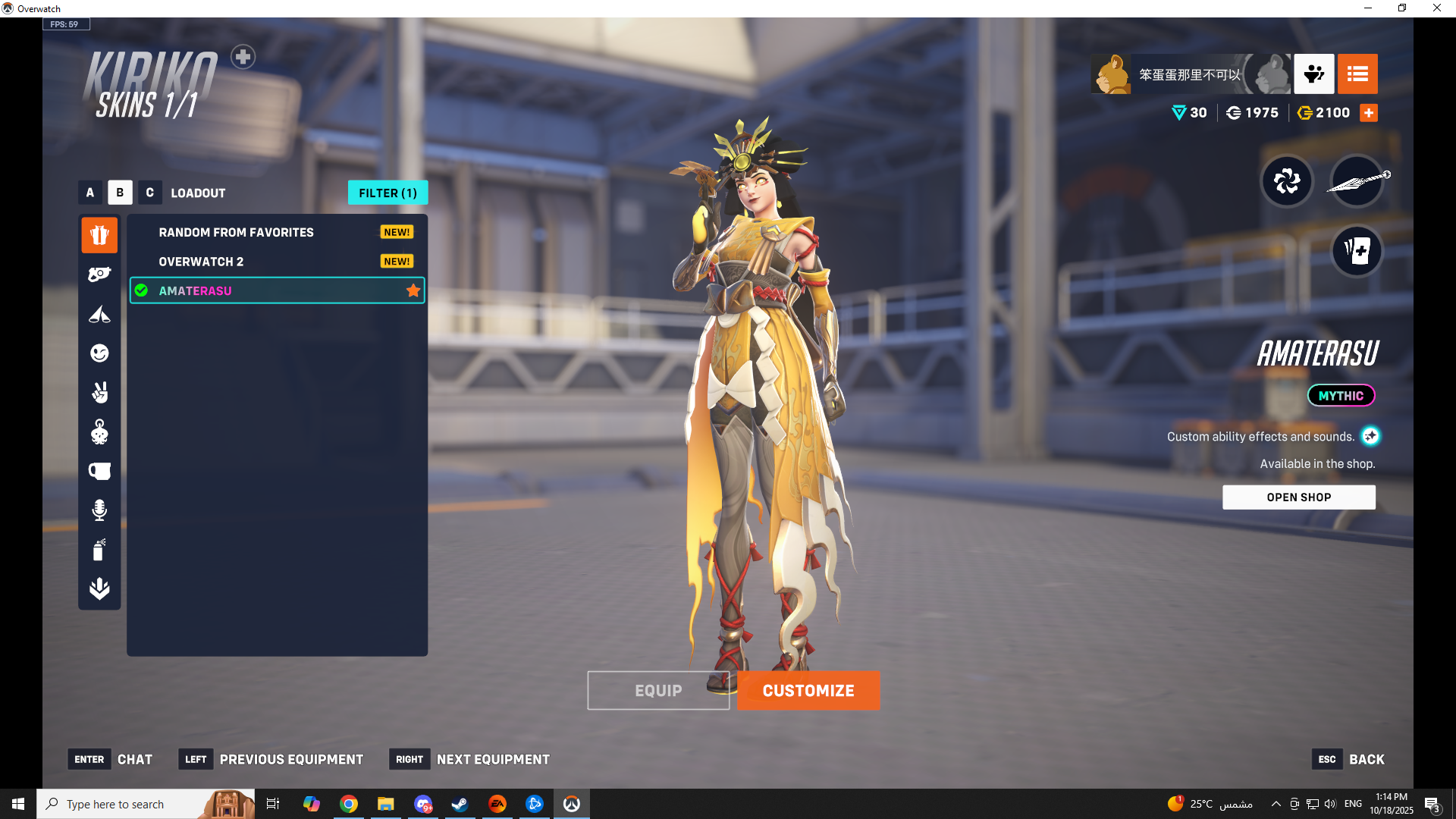Open the victory hand poses category
1456x819 pixels.
[x=99, y=392]
